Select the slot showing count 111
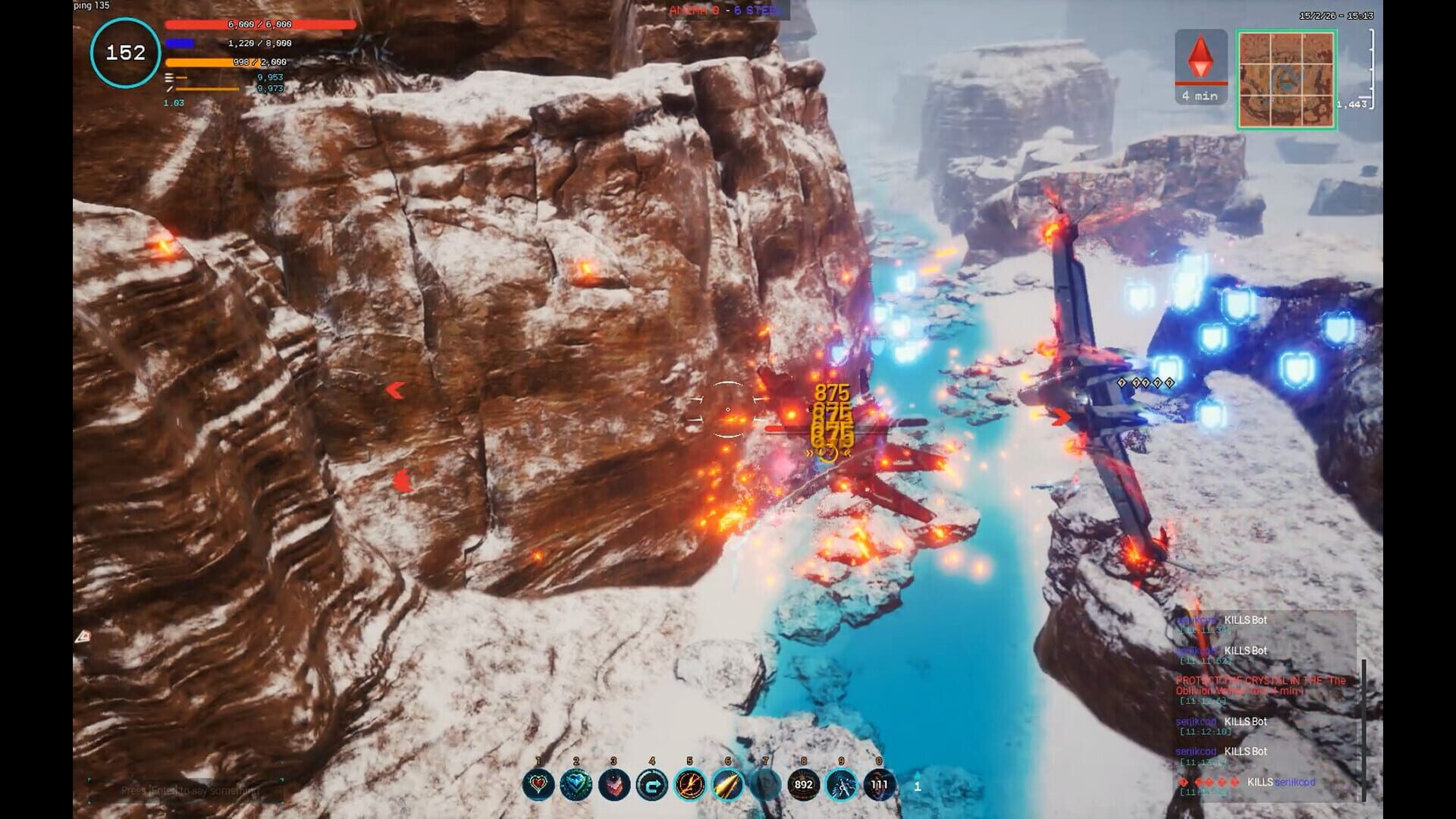1456x819 pixels. (880, 785)
